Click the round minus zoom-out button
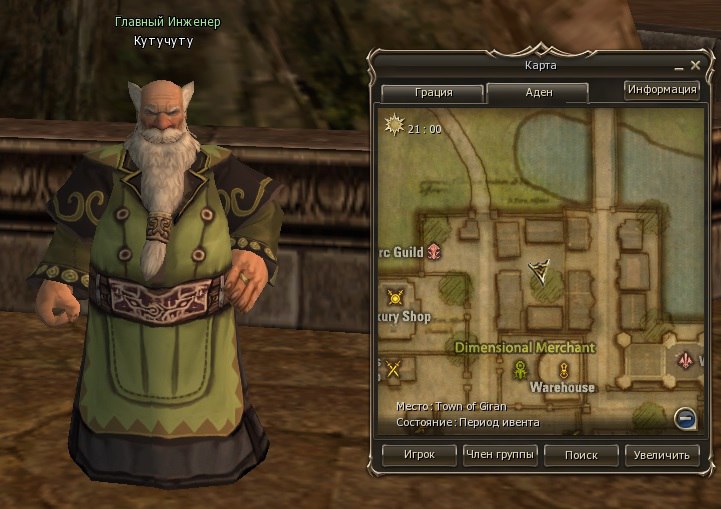Screen dimensions: 721x509 click(x=685, y=418)
